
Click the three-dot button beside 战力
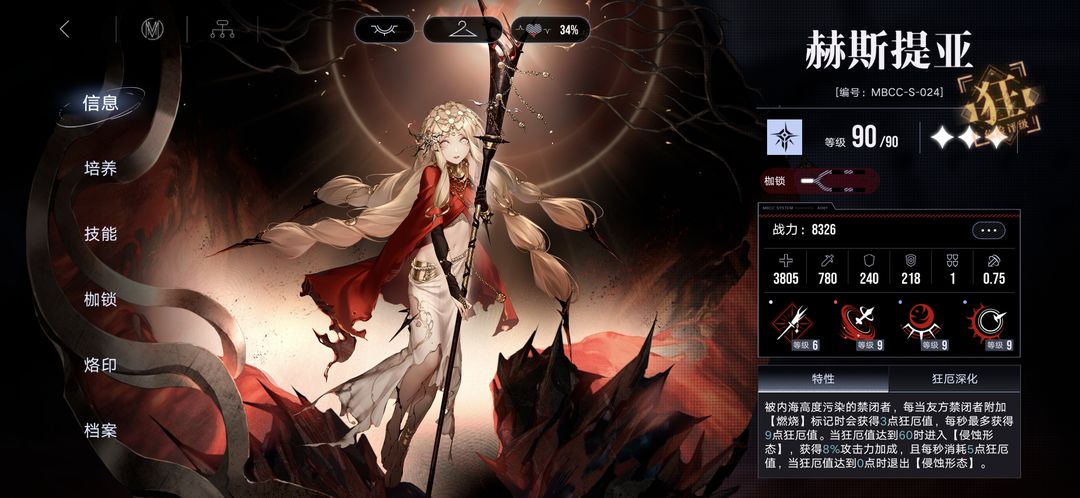[x=988, y=230]
